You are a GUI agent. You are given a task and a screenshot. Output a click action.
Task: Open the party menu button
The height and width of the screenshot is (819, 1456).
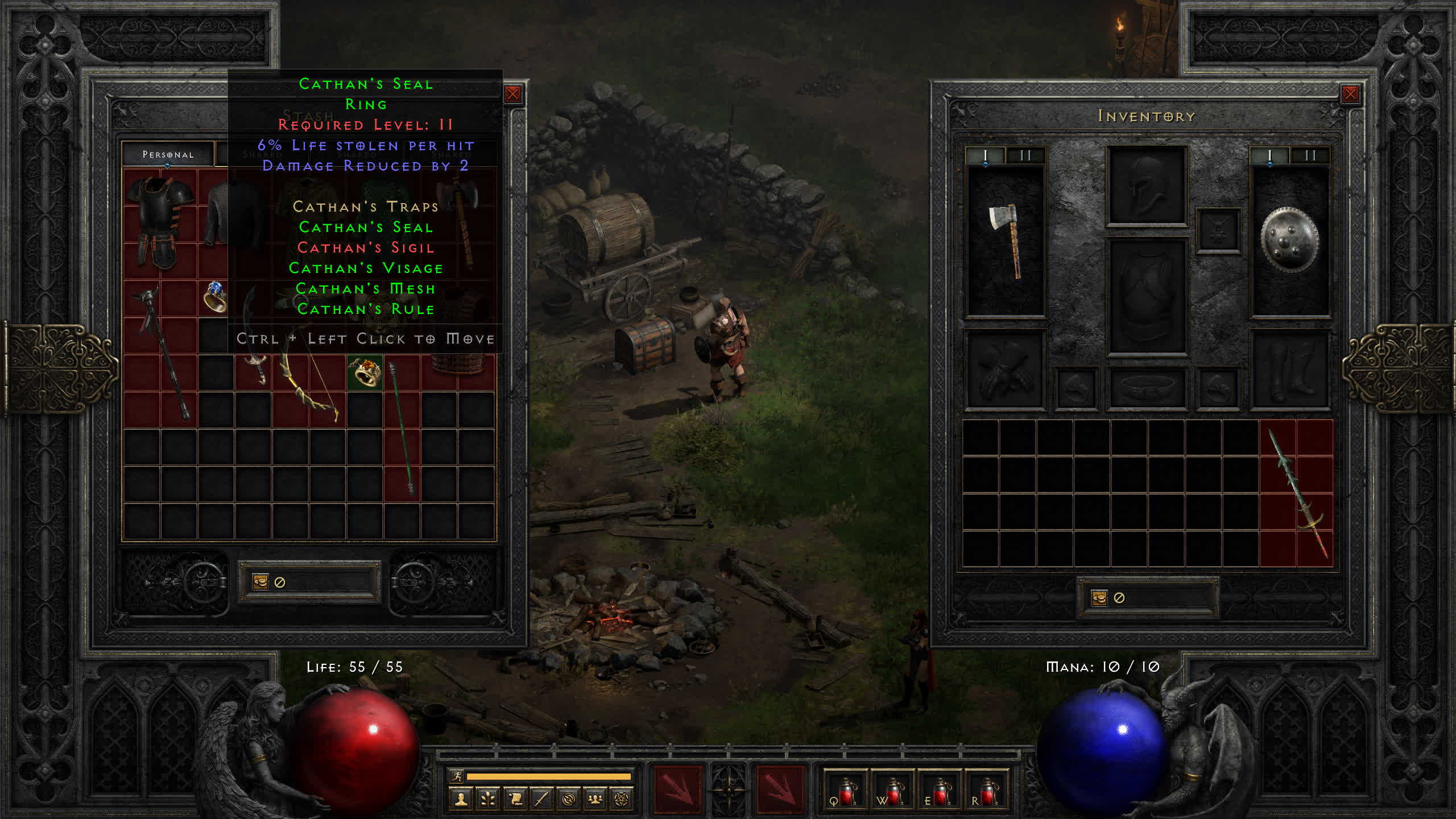(595, 800)
